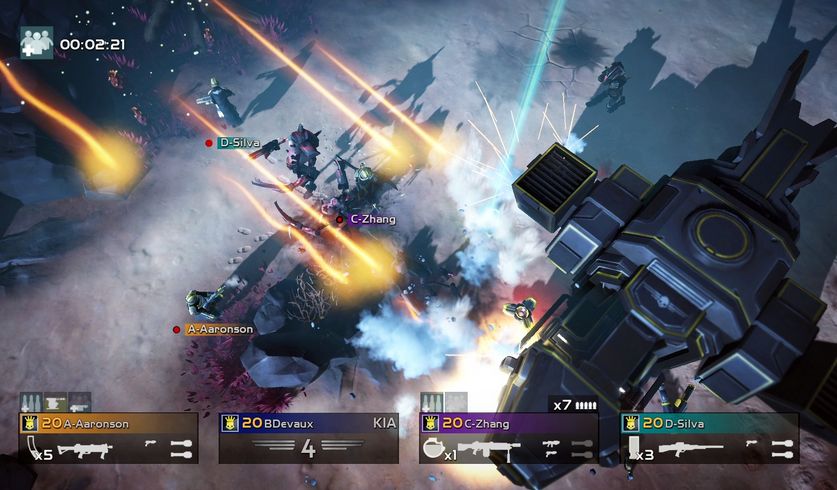Activate C-Zhang's ammo resupply stratagem icon

pyautogui.click(x=431, y=402)
